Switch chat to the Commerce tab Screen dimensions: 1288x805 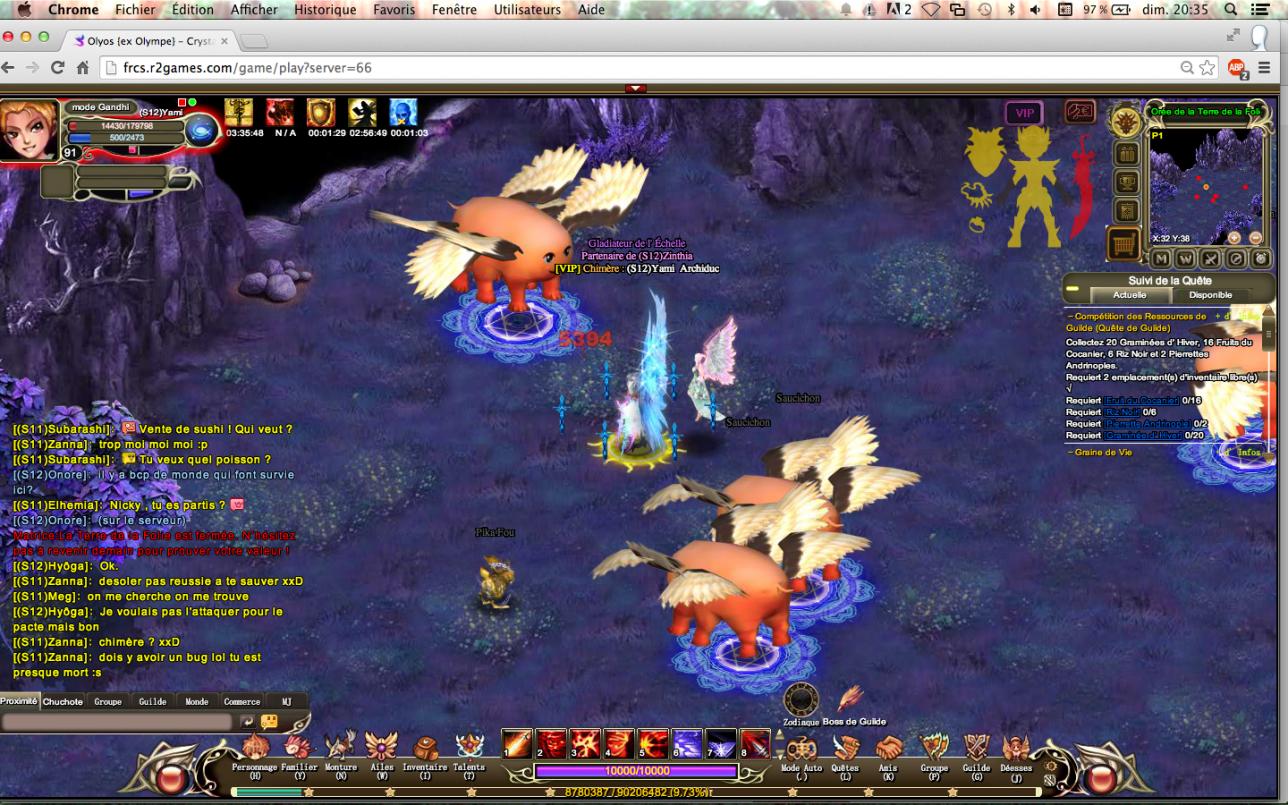242,702
